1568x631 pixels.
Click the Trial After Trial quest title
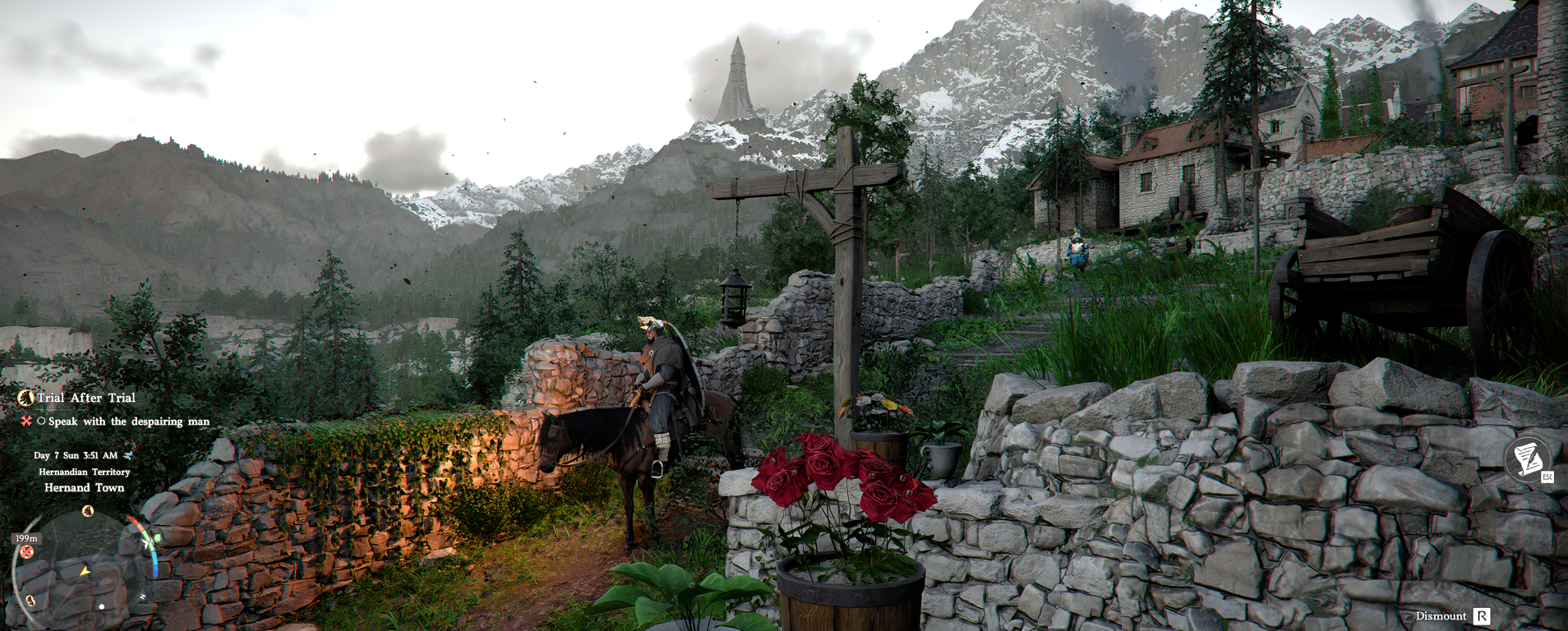pyautogui.click(x=85, y=398)
